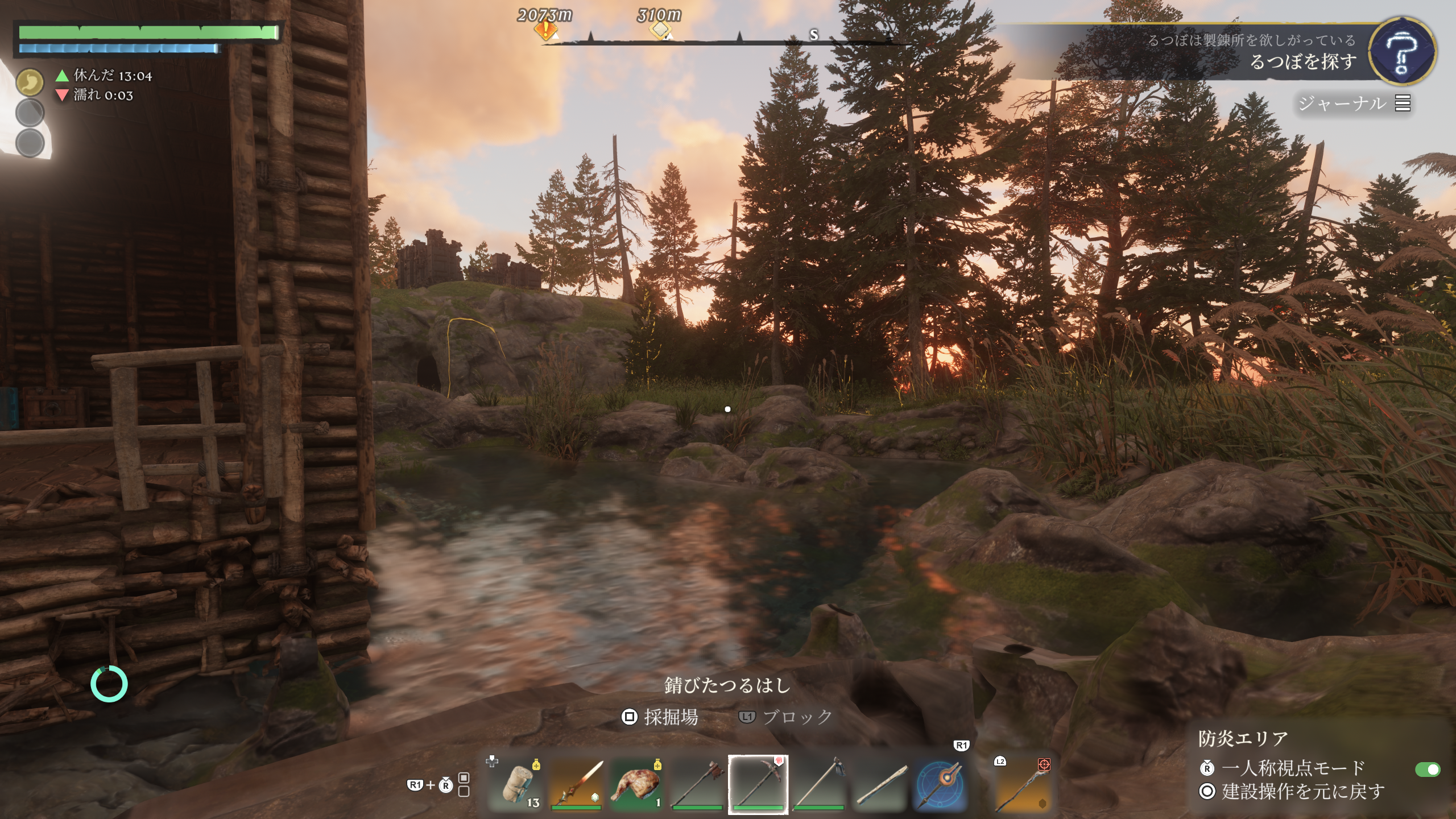Image resolution: width=1456 pixels, height=819 pixels.
Task: Toggle 一人称視点モード switch
Action: point(1427,770)
